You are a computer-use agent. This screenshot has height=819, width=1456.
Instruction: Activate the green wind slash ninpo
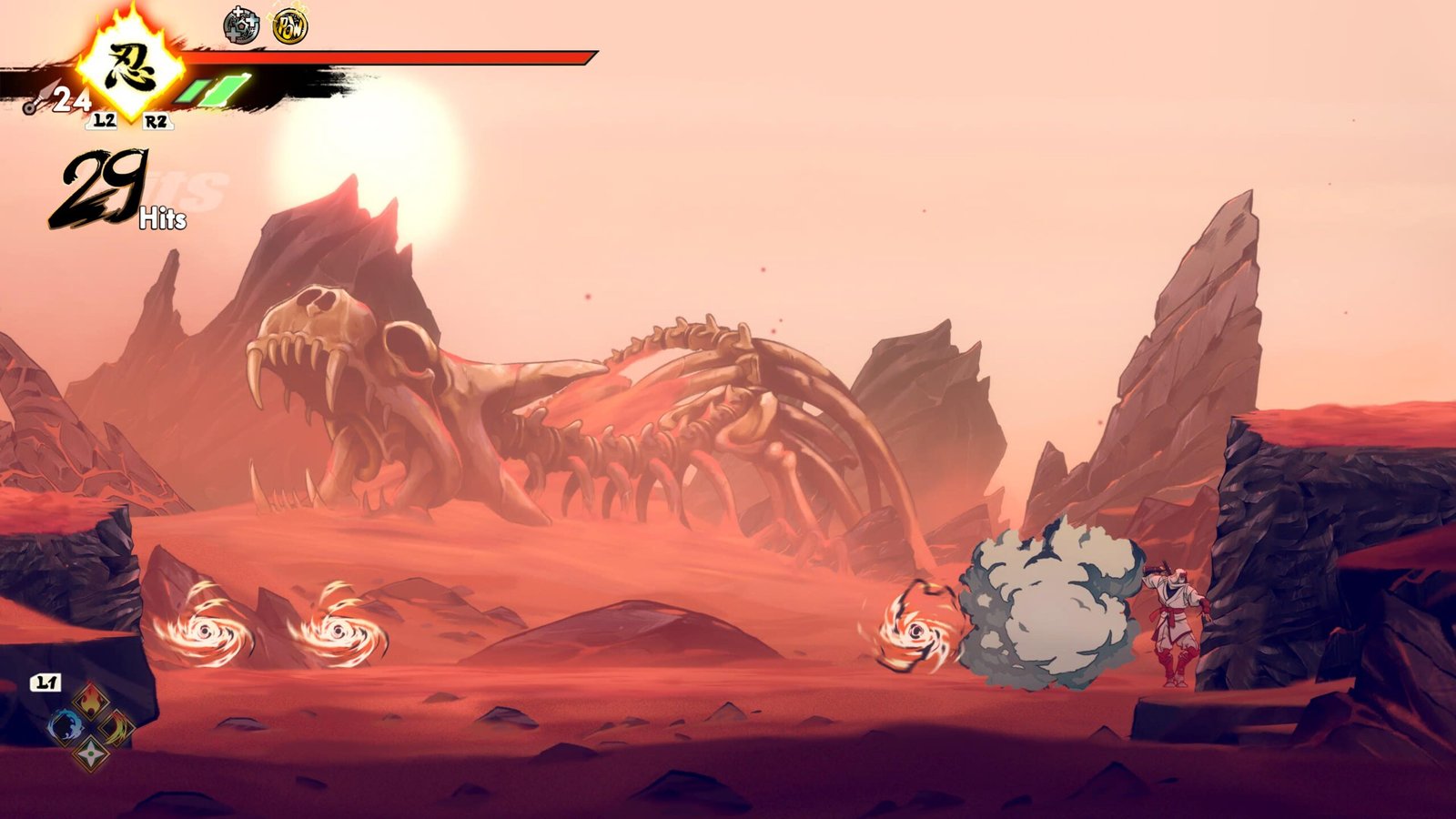116,727
